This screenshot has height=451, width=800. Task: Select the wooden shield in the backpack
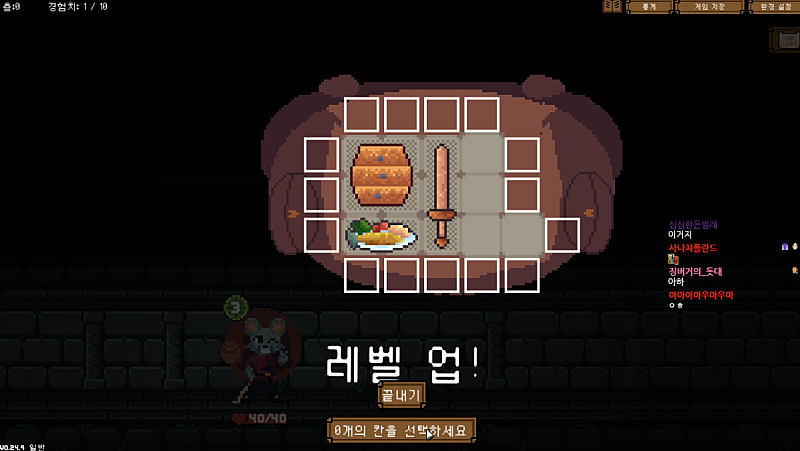click(381, 175)
